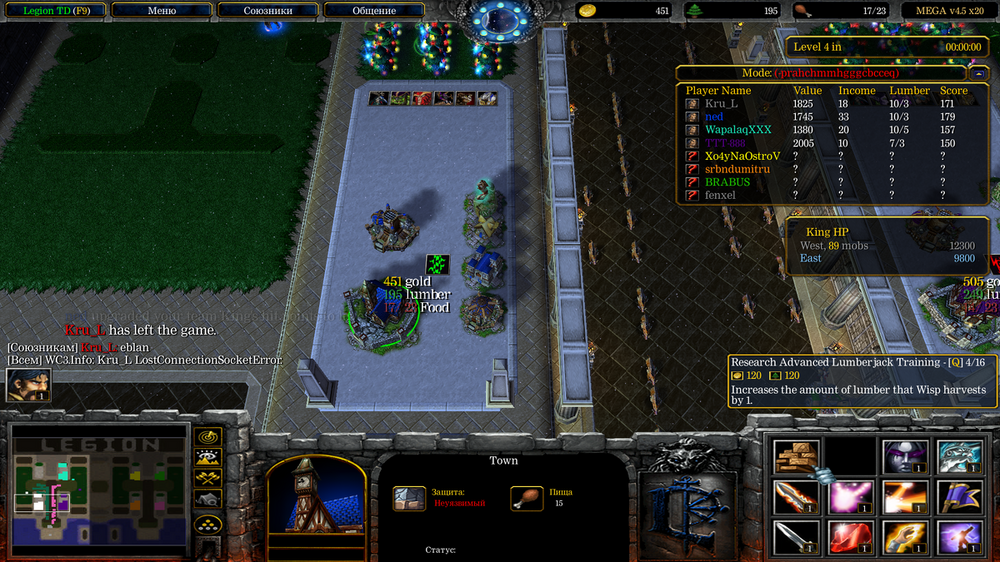Select the flaming sword upgrade icon
The width and height of the screenshot is (1000, 562).
tap(796, 496)
